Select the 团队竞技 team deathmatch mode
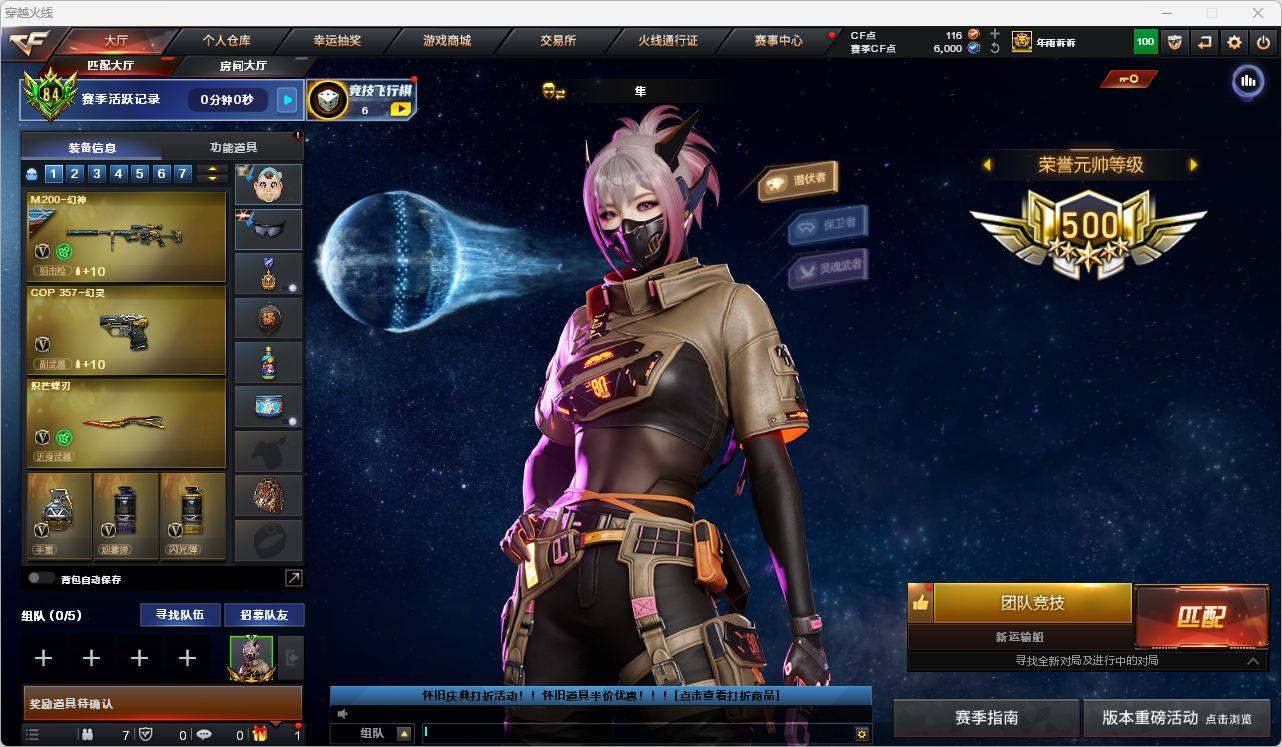The height and width of the screenshot is (747, 1282). point(1032,603)
